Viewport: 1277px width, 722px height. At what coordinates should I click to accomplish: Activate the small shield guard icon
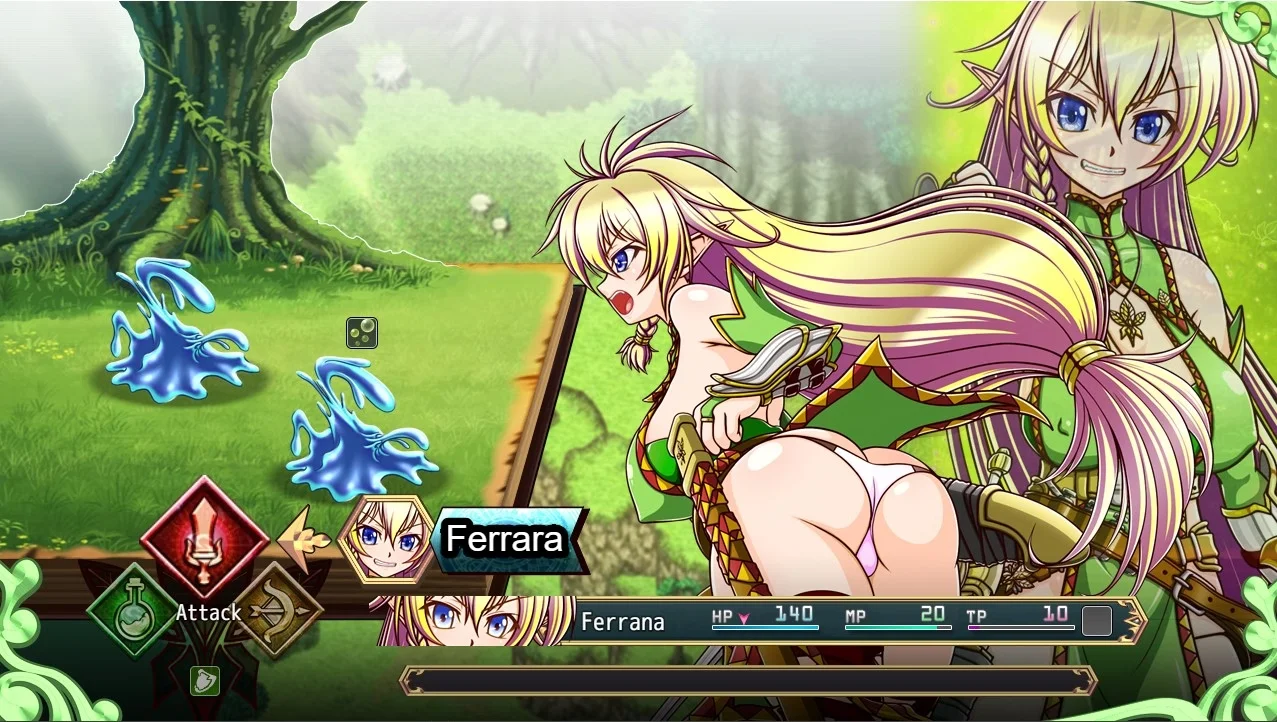tap(205, 680)
